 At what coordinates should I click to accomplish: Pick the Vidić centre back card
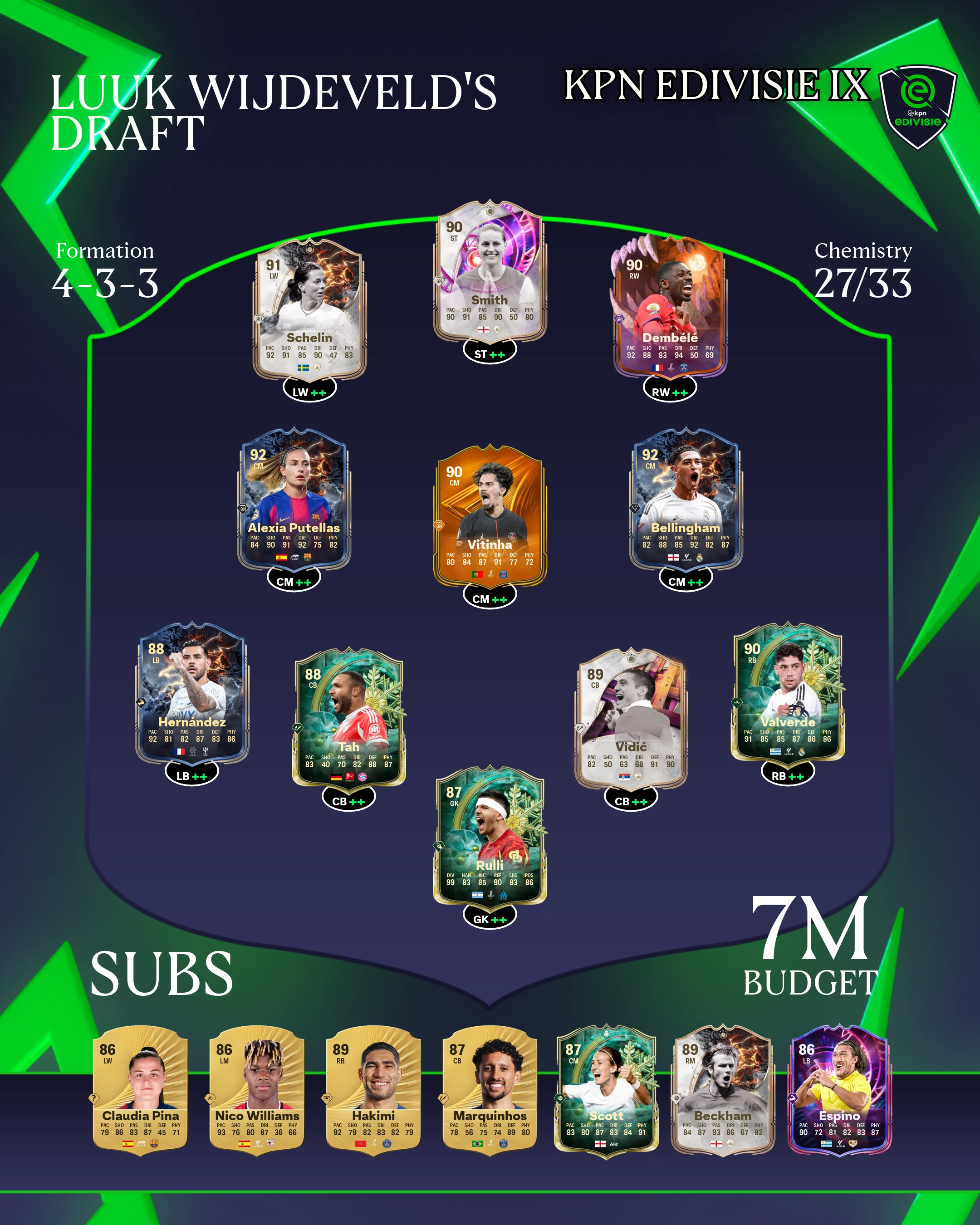[631, 719]
